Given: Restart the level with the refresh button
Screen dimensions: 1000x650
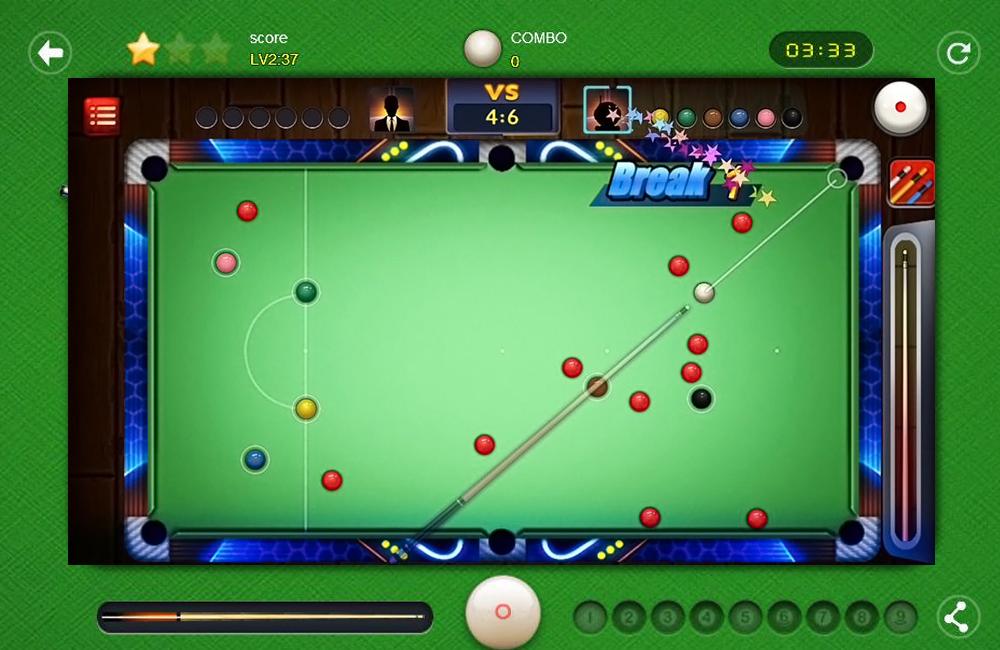Looking at the screenshot, I should 957,52.
